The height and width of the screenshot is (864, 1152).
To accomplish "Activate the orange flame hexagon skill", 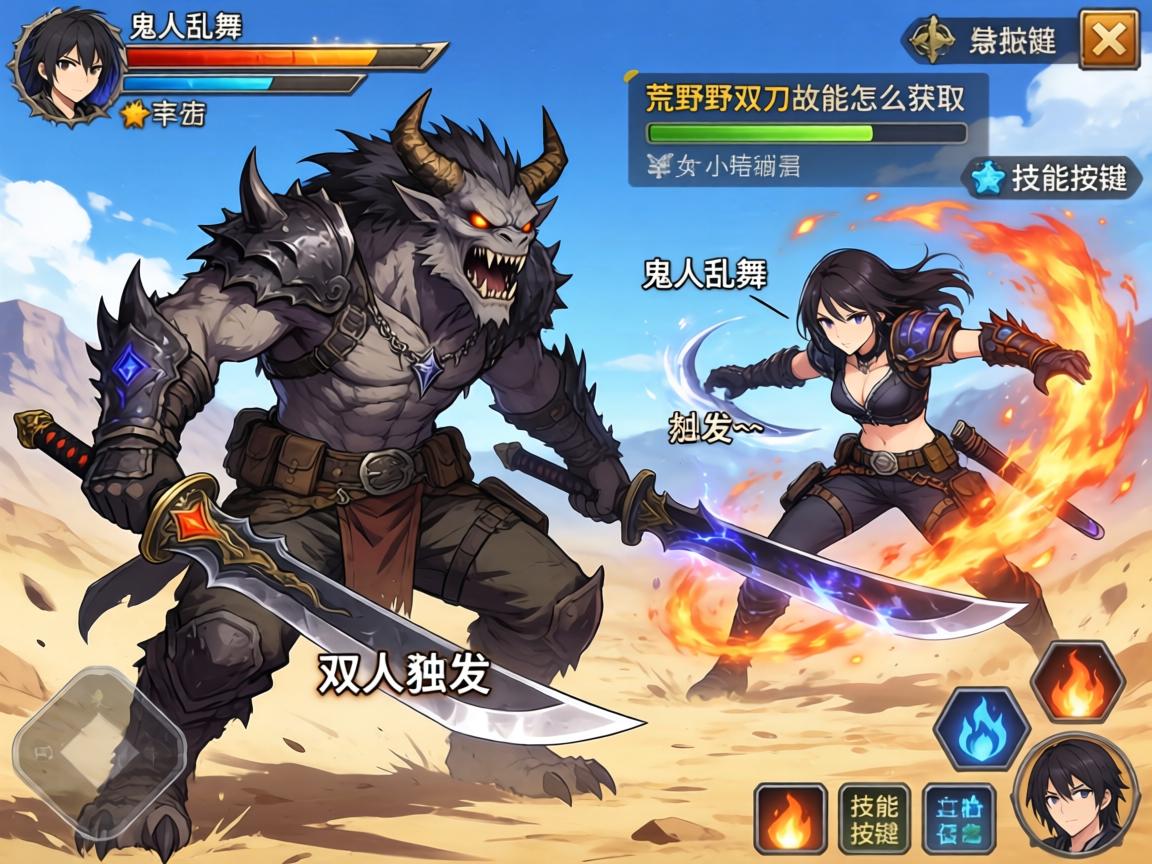I will tap(1078, 682).
